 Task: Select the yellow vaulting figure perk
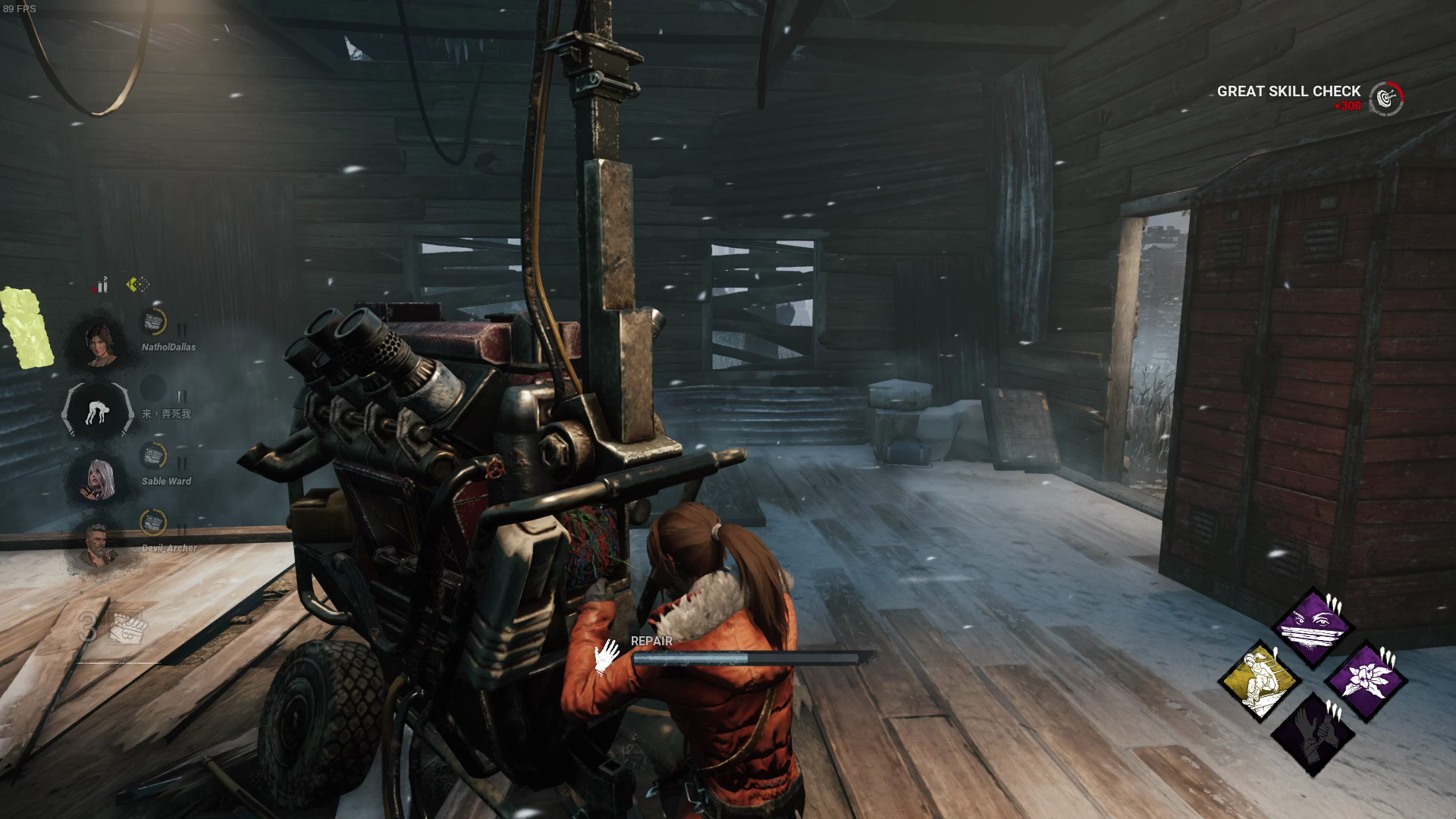1260,680
